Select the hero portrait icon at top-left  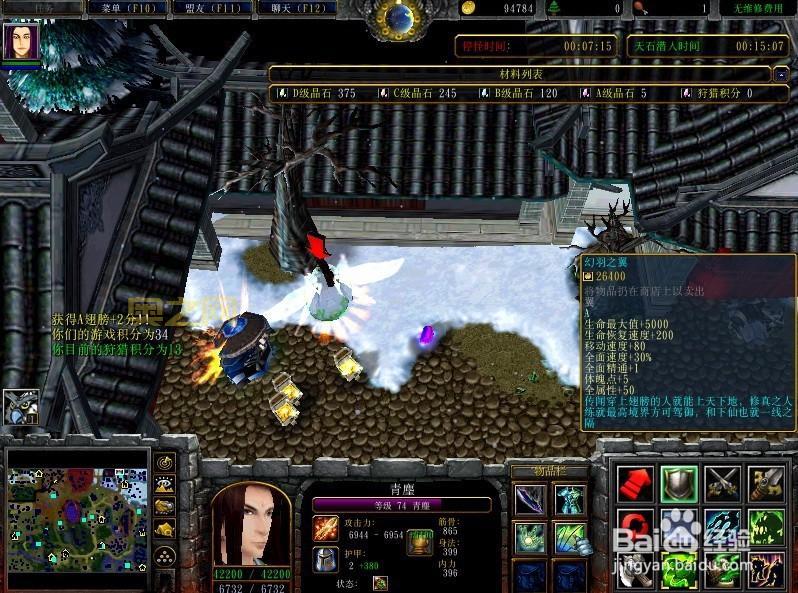(x=20, y=42)
